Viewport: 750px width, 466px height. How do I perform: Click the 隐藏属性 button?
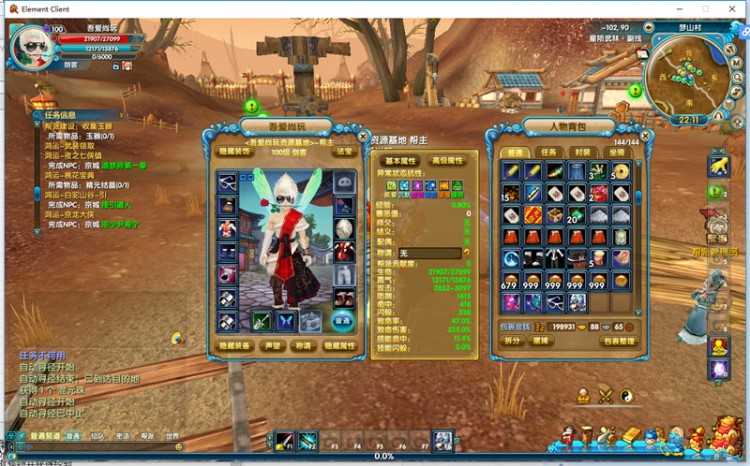point(339,345)
